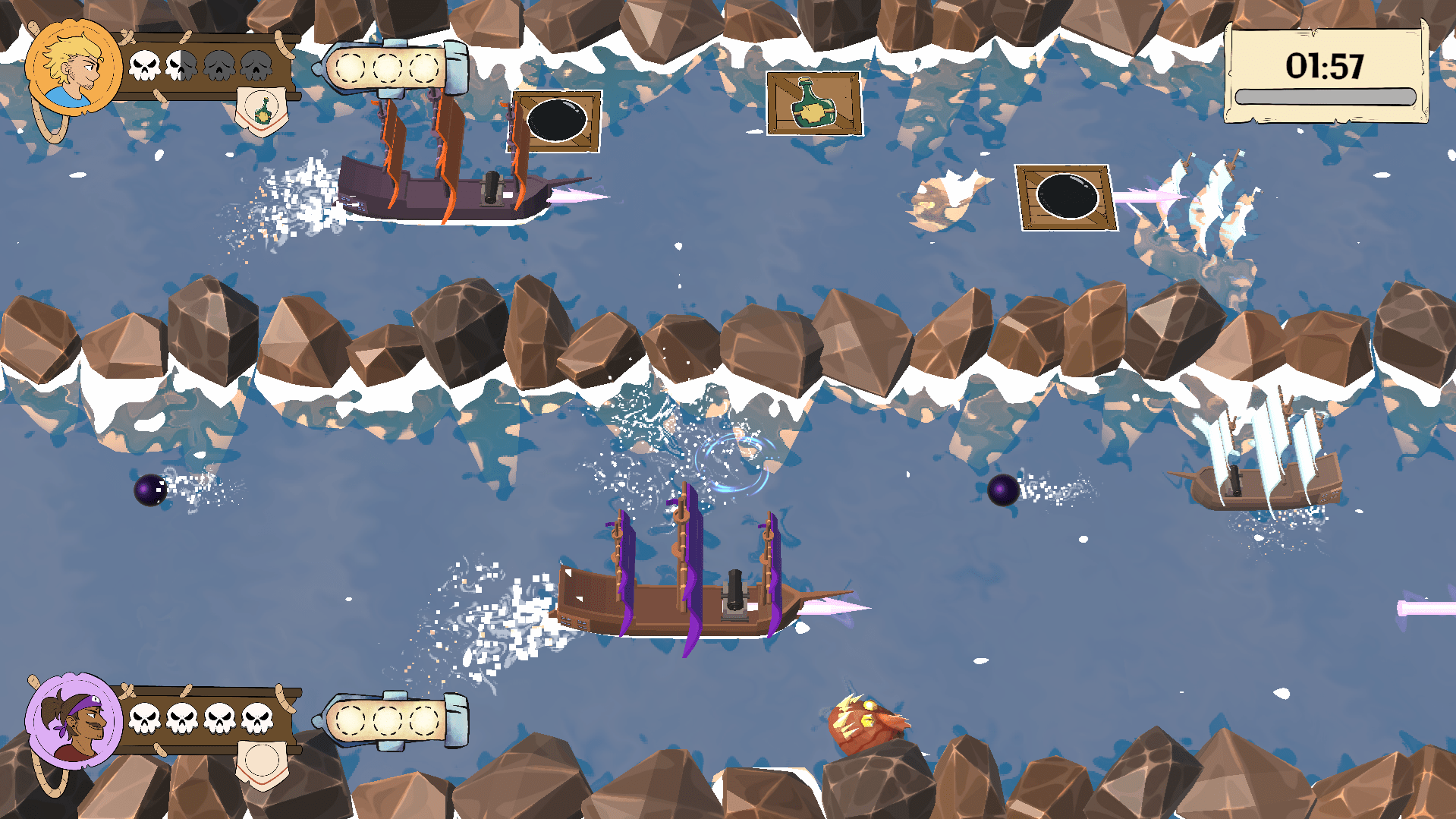Click Player 1's empty ammo cannon indicator
The image size is (1456, 819).
point(387,67)
